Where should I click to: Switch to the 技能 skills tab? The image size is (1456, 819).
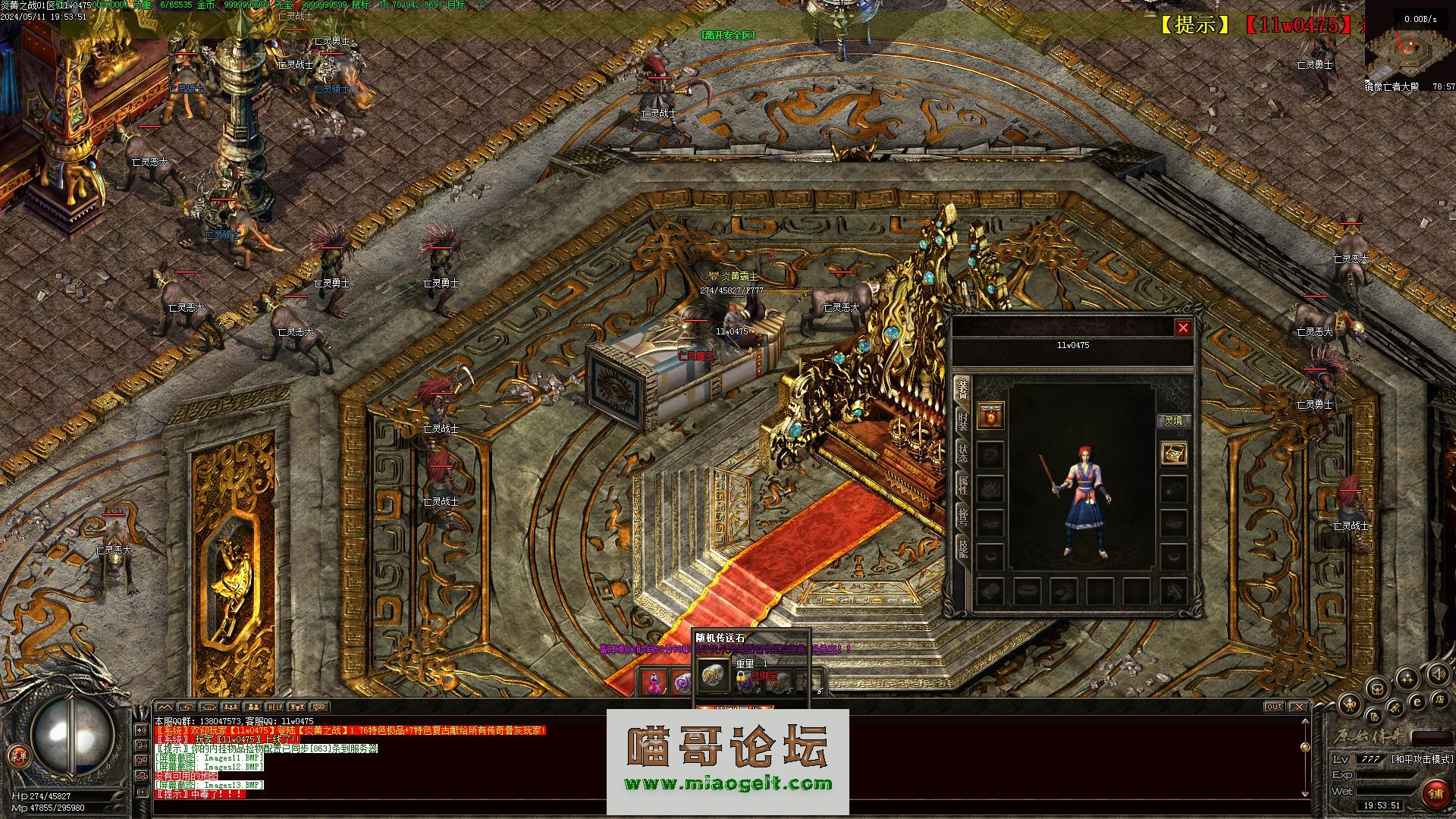pyautogui.click(x=962, y=547)
